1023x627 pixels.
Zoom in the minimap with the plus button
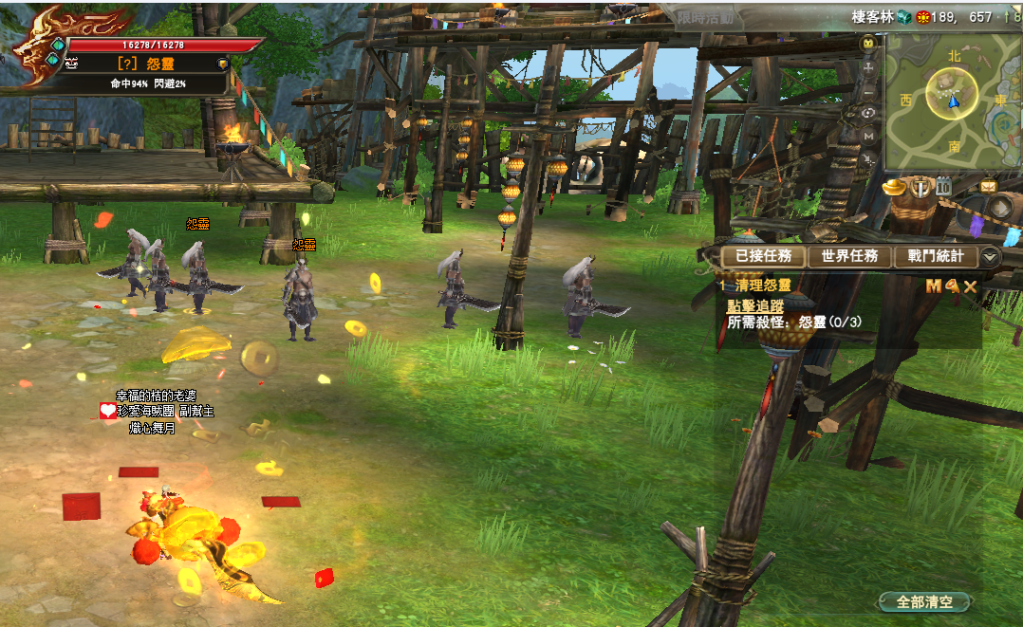pos(868,66)
